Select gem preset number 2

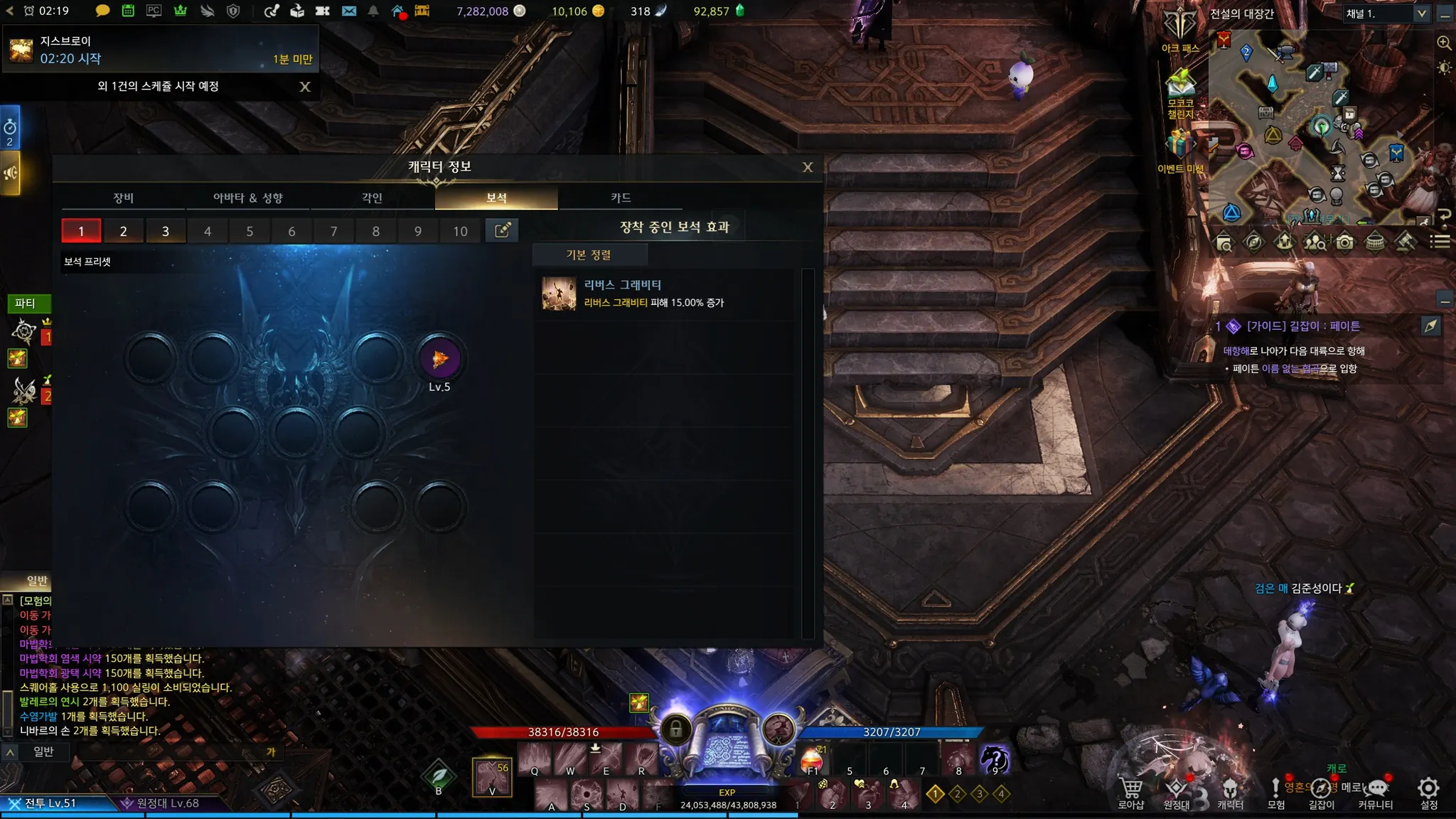123,231
